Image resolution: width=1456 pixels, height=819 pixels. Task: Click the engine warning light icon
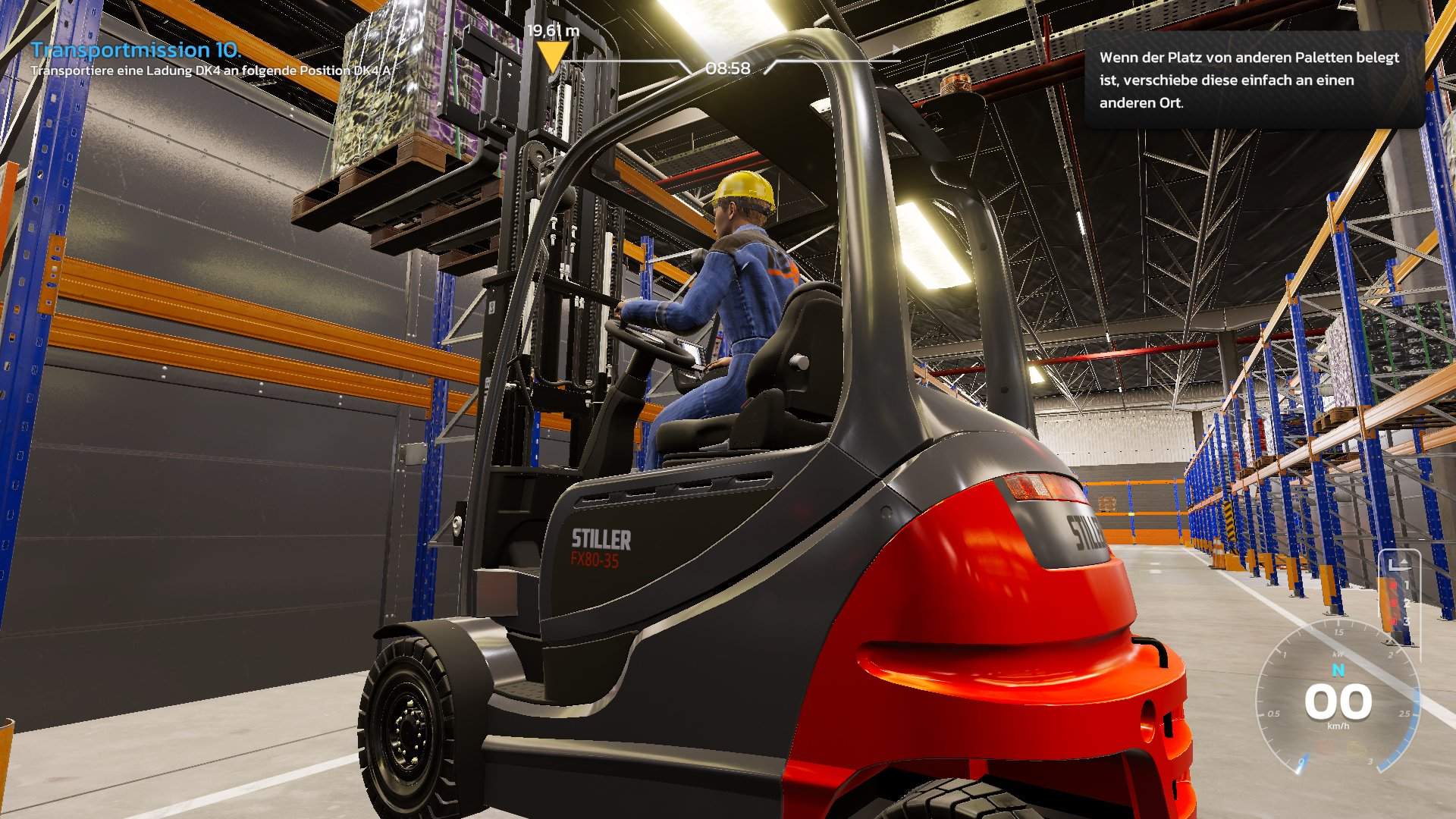(1356, 748)
